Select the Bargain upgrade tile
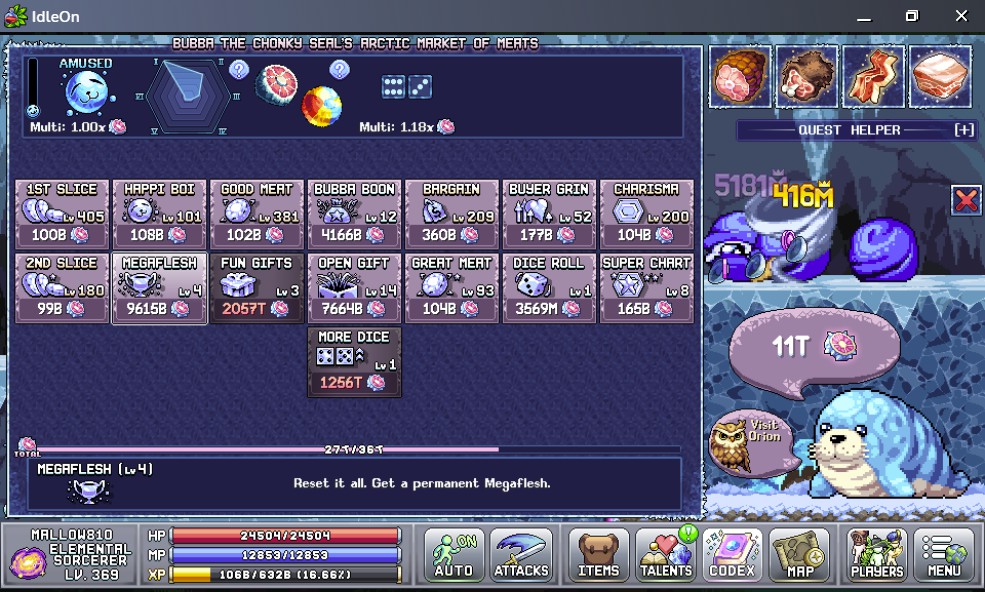This screenshot has width=985, height=592. click(452, 214)
